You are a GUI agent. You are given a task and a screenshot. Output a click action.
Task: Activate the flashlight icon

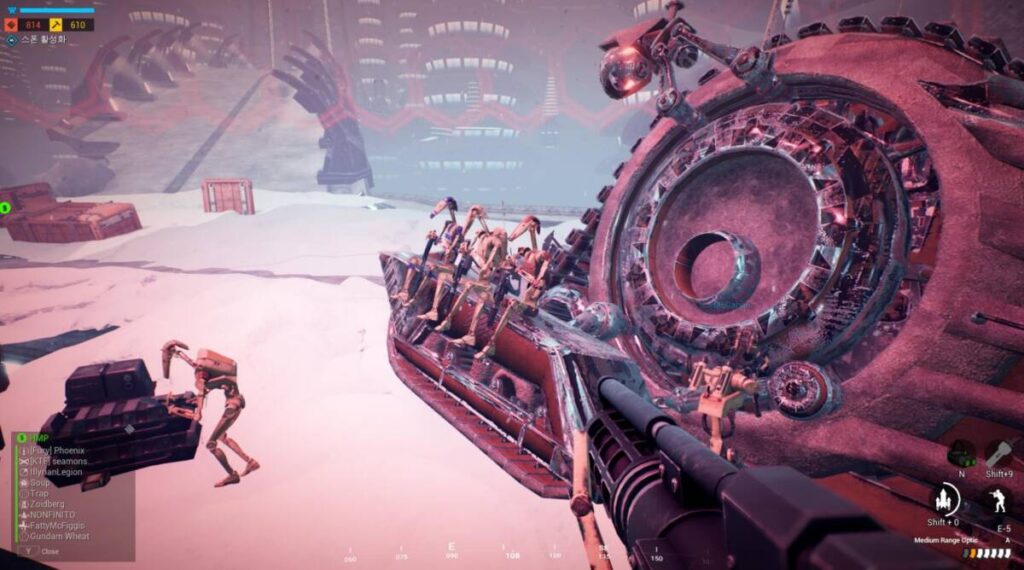(1001, 453)
